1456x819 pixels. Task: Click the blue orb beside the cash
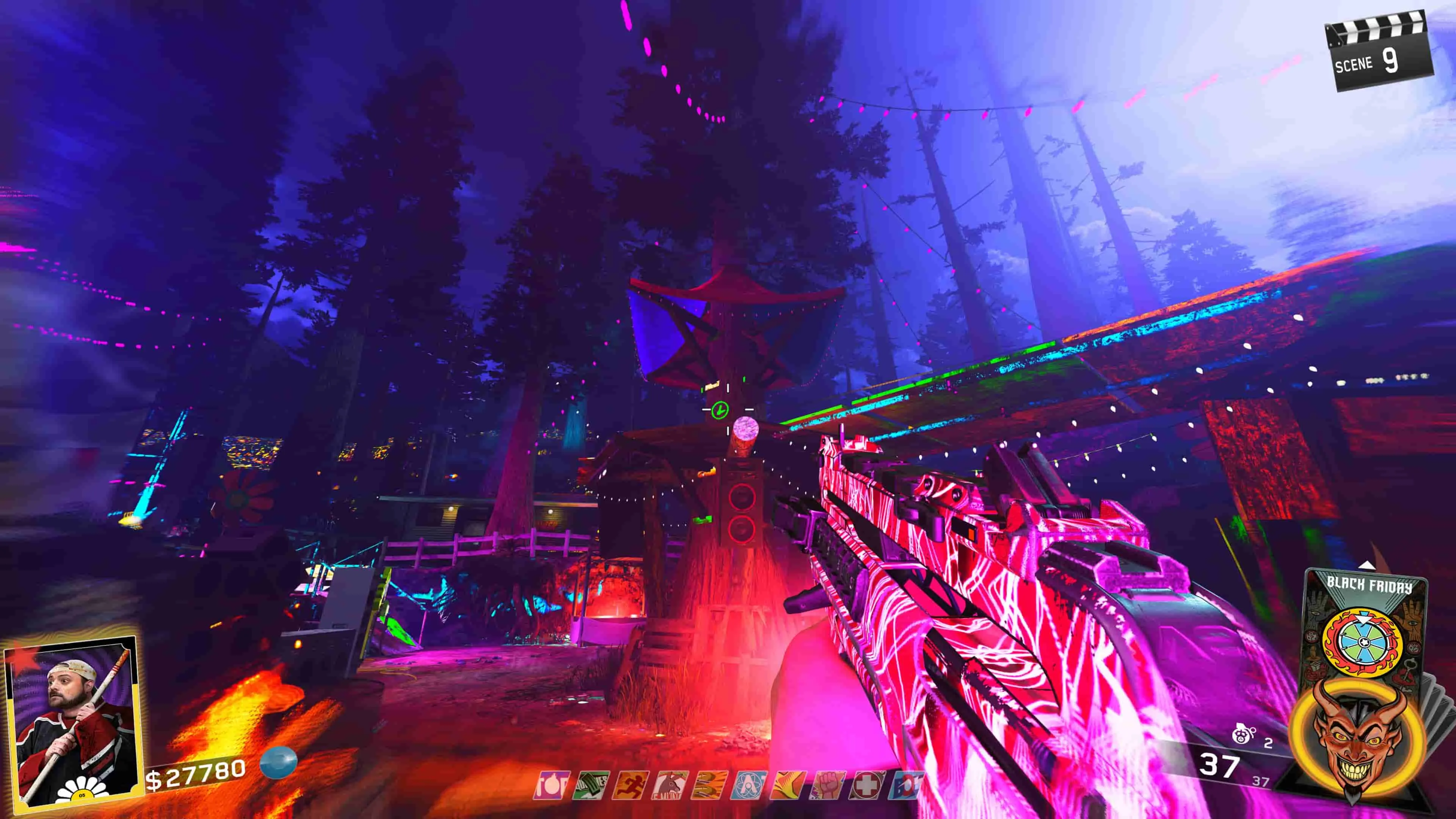pyautogui.click(x=279, y=761)
